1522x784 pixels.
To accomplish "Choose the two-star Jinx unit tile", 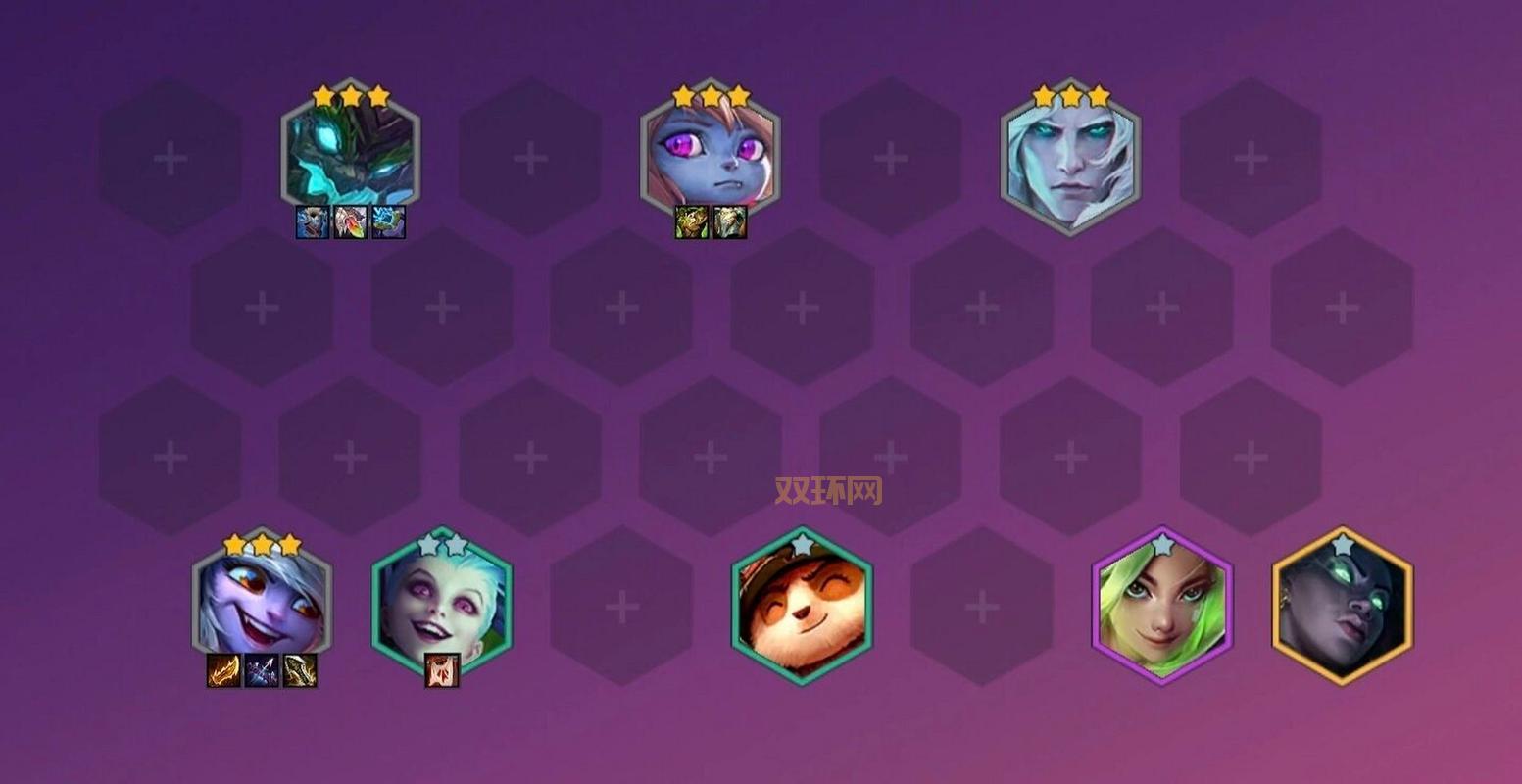I will coord(442,602).
